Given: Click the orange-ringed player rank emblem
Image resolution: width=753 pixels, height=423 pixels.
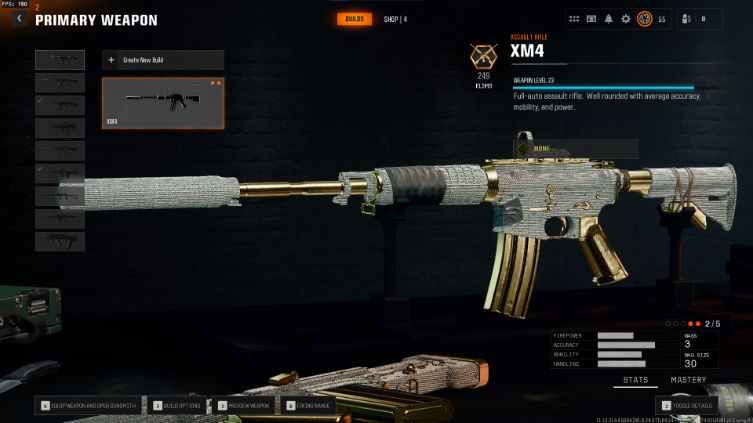Looking at the screenshot, I should (645, 18).
